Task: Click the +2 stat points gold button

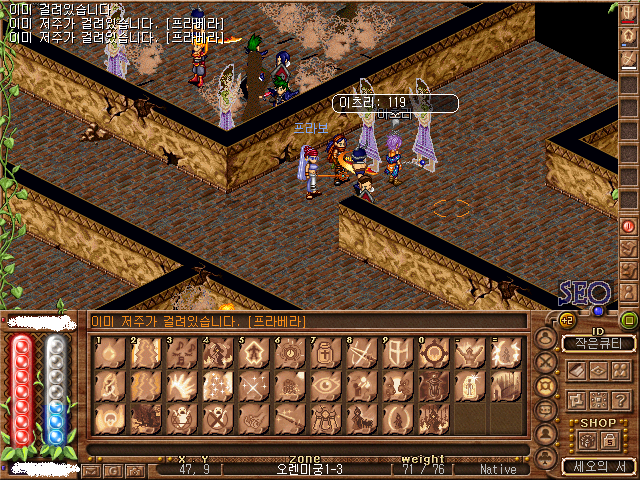Action: [x=566, y=320]
